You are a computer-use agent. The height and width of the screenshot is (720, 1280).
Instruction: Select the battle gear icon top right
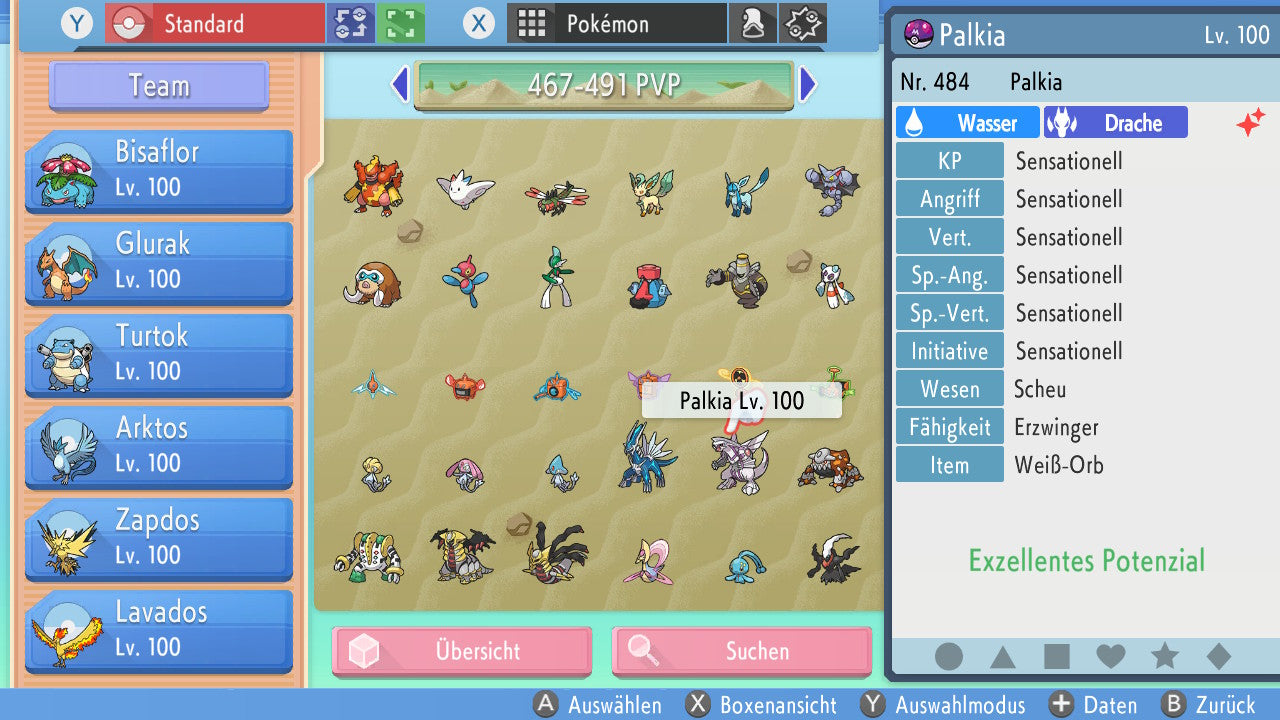802,23
